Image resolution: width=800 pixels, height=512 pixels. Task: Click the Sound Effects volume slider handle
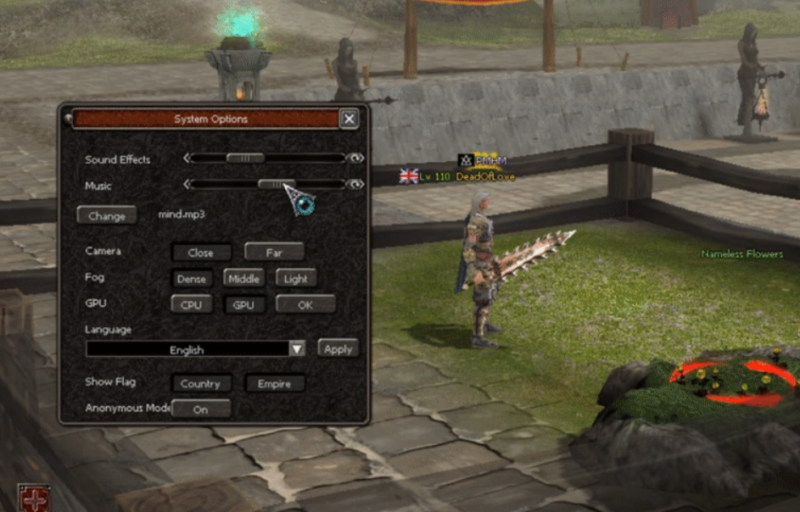245,158
